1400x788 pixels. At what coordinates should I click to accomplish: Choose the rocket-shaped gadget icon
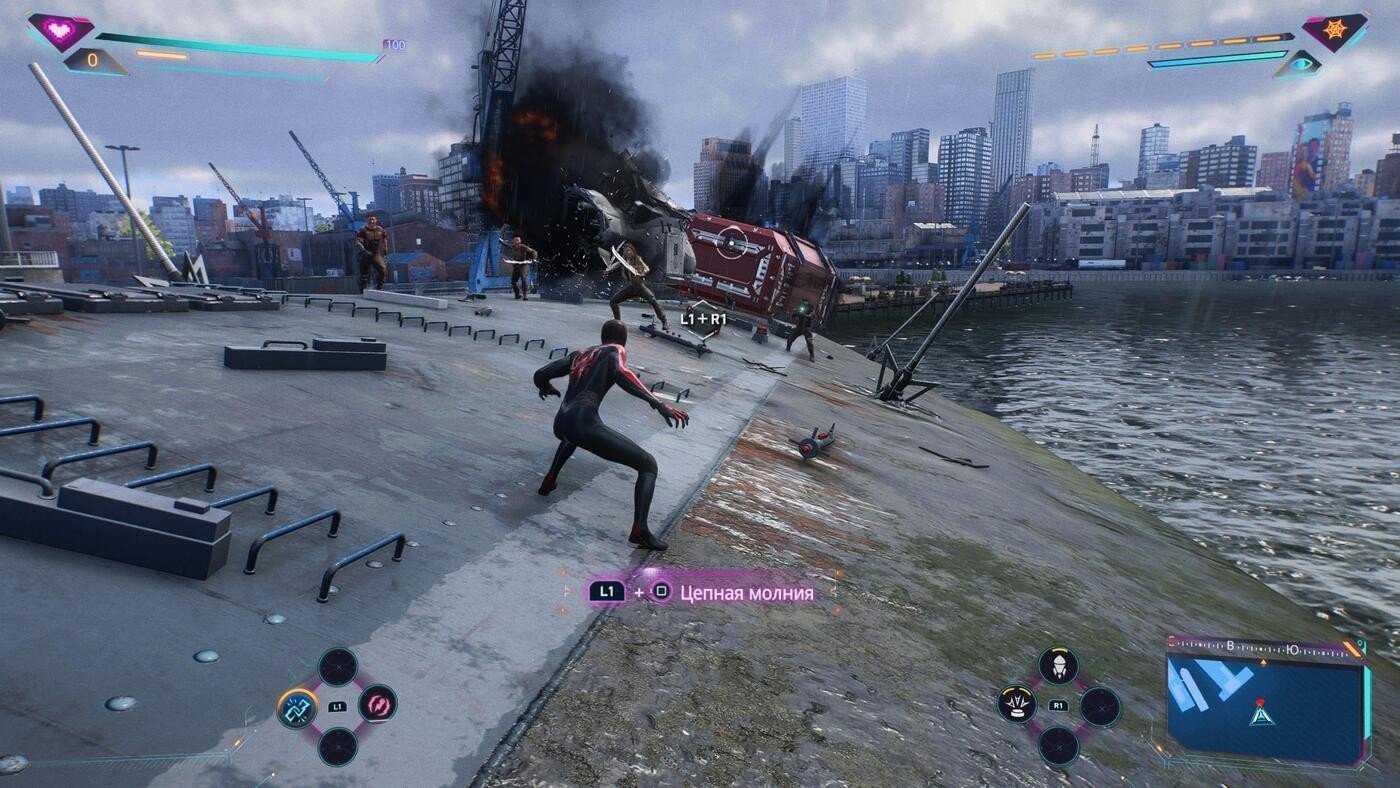tap(1058, 665)
